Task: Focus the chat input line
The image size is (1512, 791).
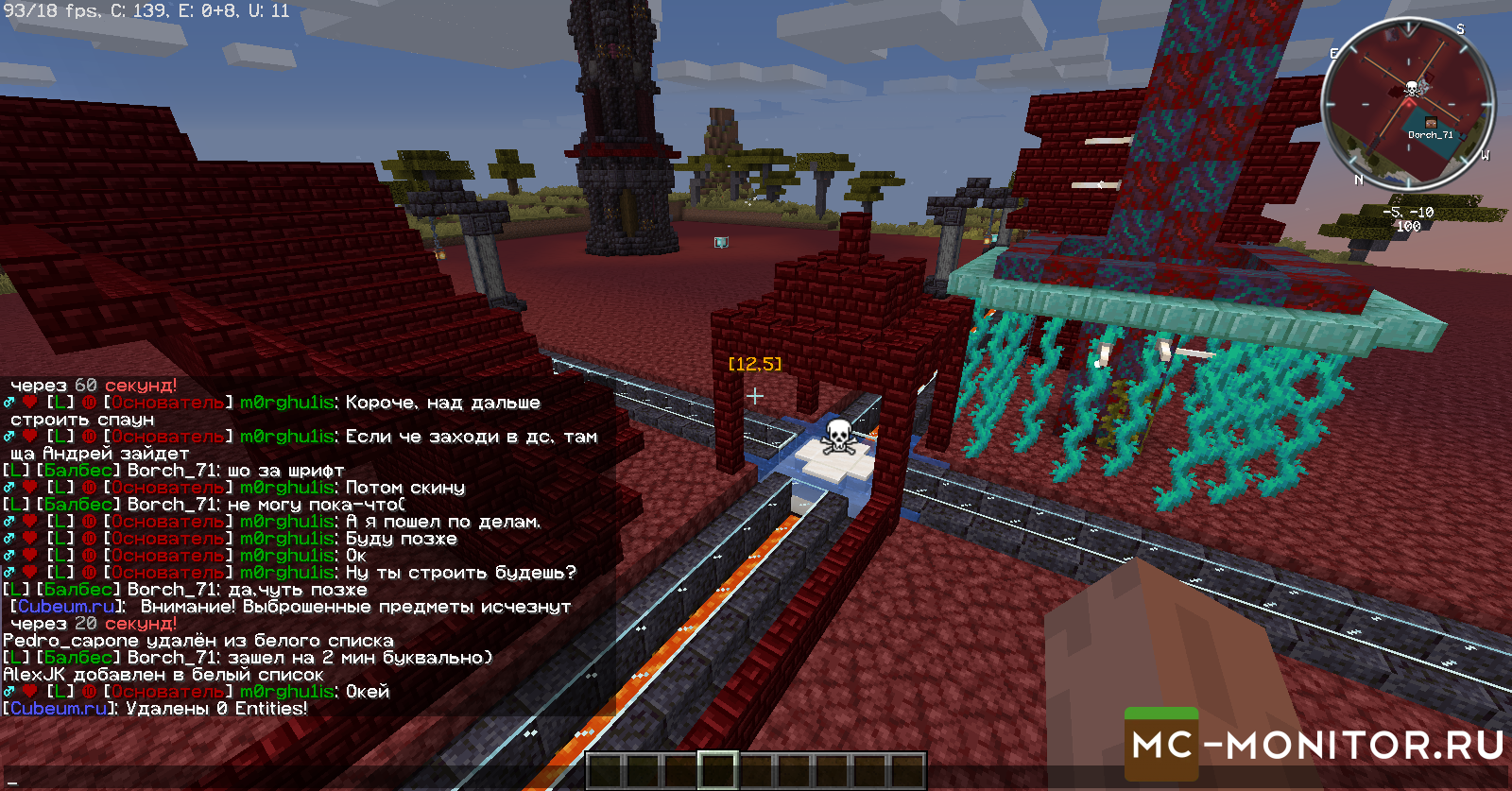Action: (283, 781)
